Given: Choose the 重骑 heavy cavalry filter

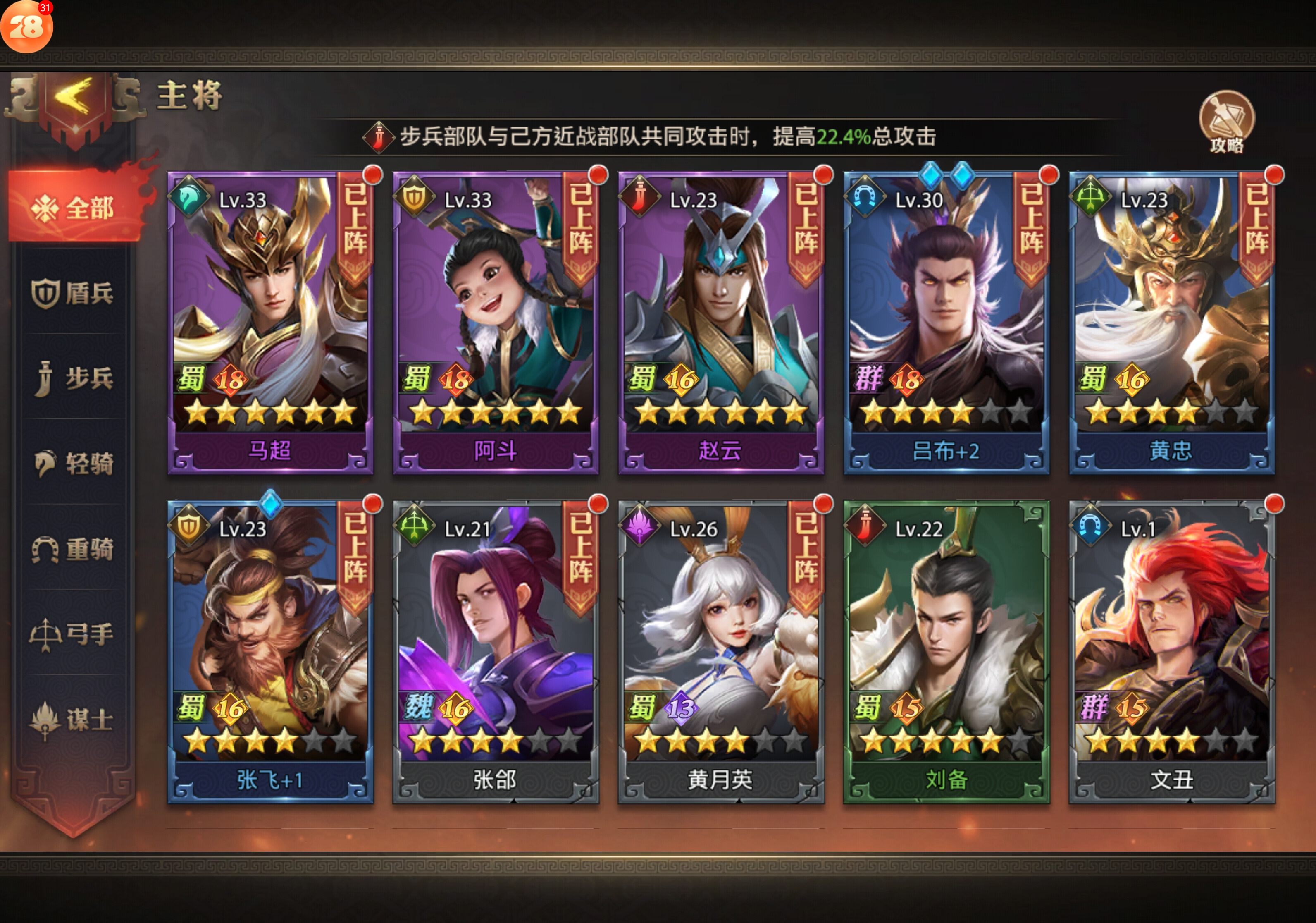Looking at the screenshot, I should point(74,549).
